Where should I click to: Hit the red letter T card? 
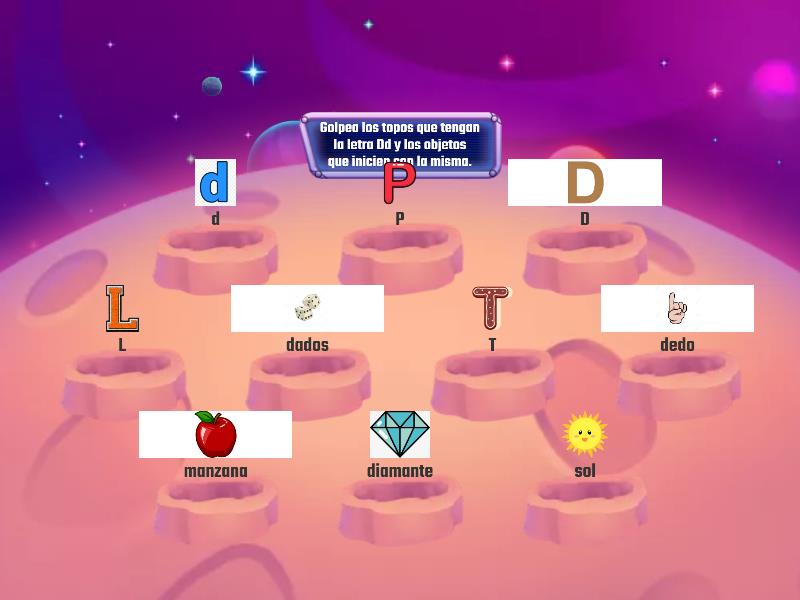[x=491, y=308]
